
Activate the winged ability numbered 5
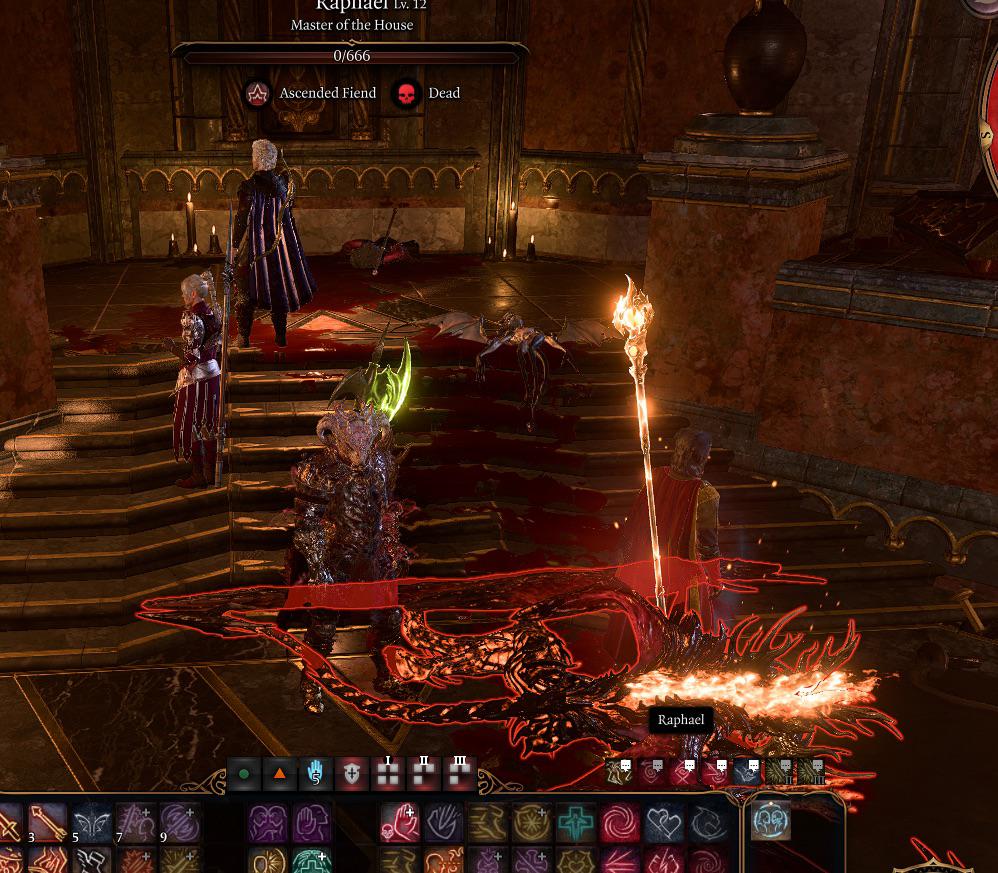click(x=91, y=823)
